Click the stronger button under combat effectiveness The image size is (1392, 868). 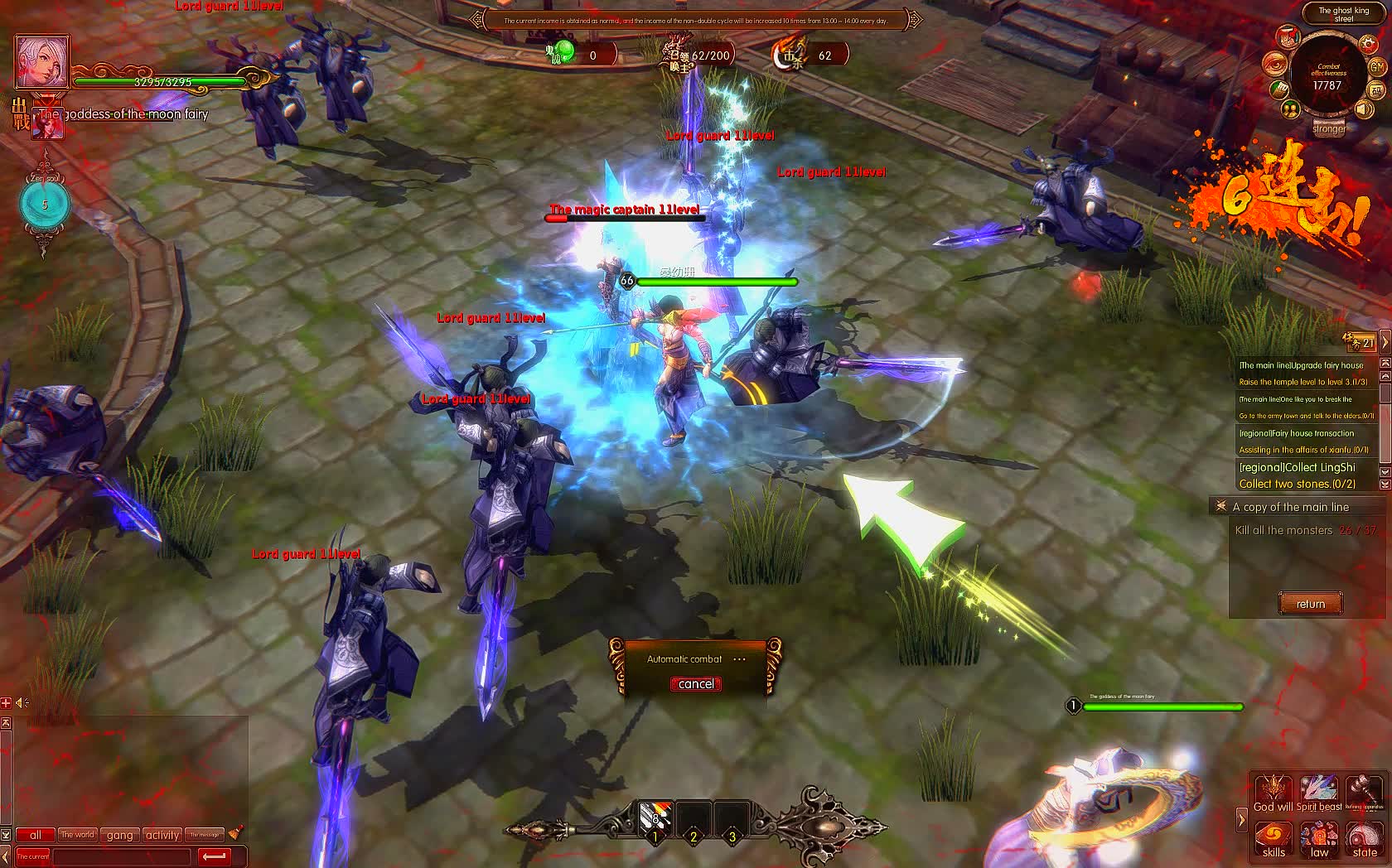click(1328, 128)
